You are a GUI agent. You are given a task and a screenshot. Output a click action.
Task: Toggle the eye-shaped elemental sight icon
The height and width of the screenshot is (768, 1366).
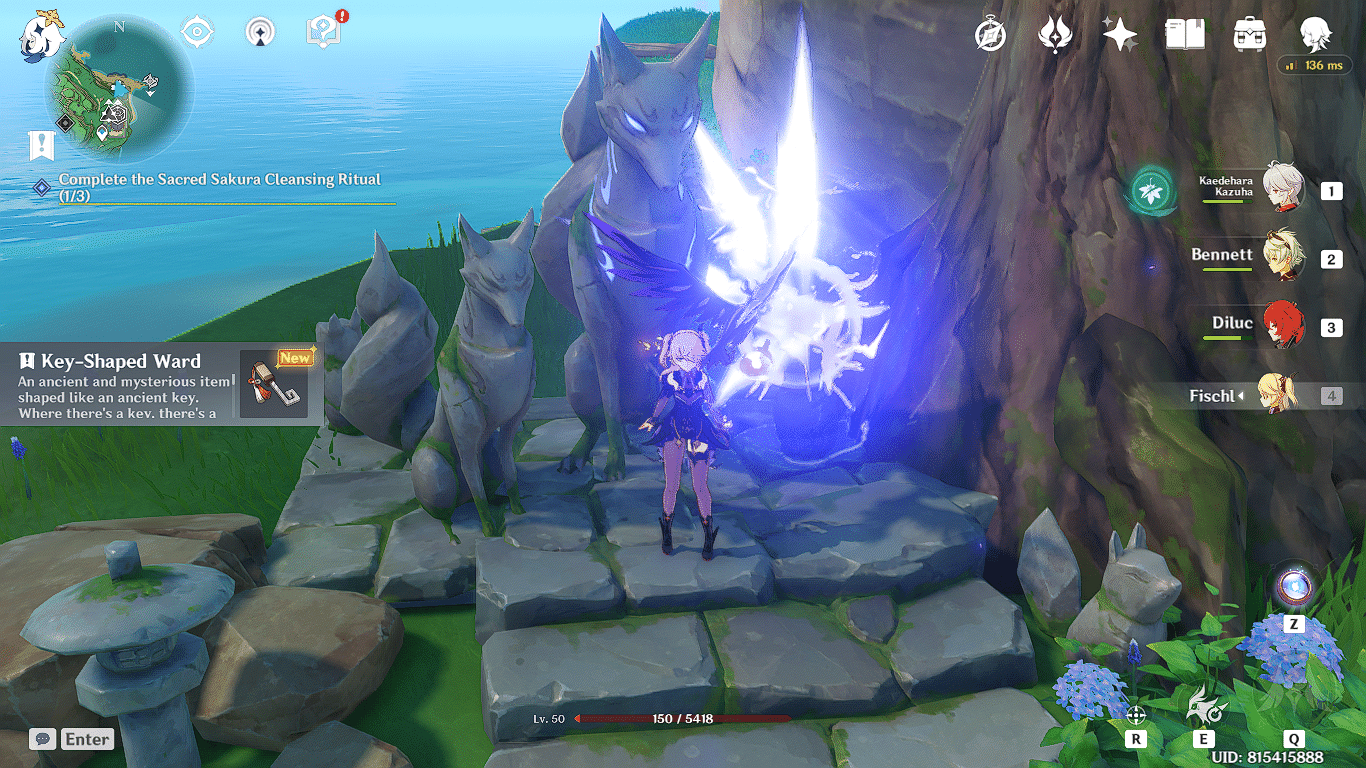point(197,32)
